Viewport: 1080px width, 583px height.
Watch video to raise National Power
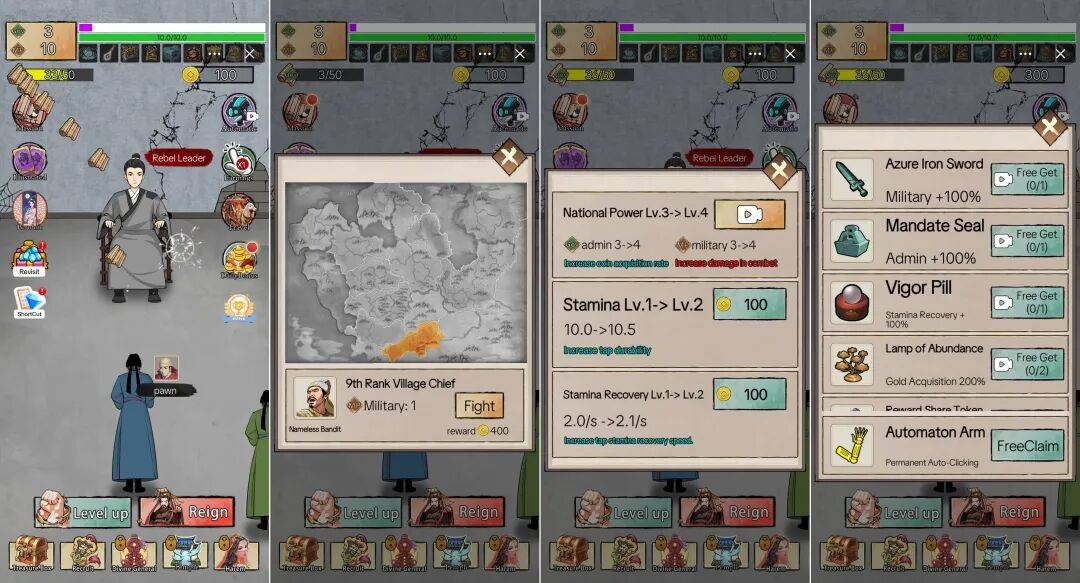click(x=749, y=213)
